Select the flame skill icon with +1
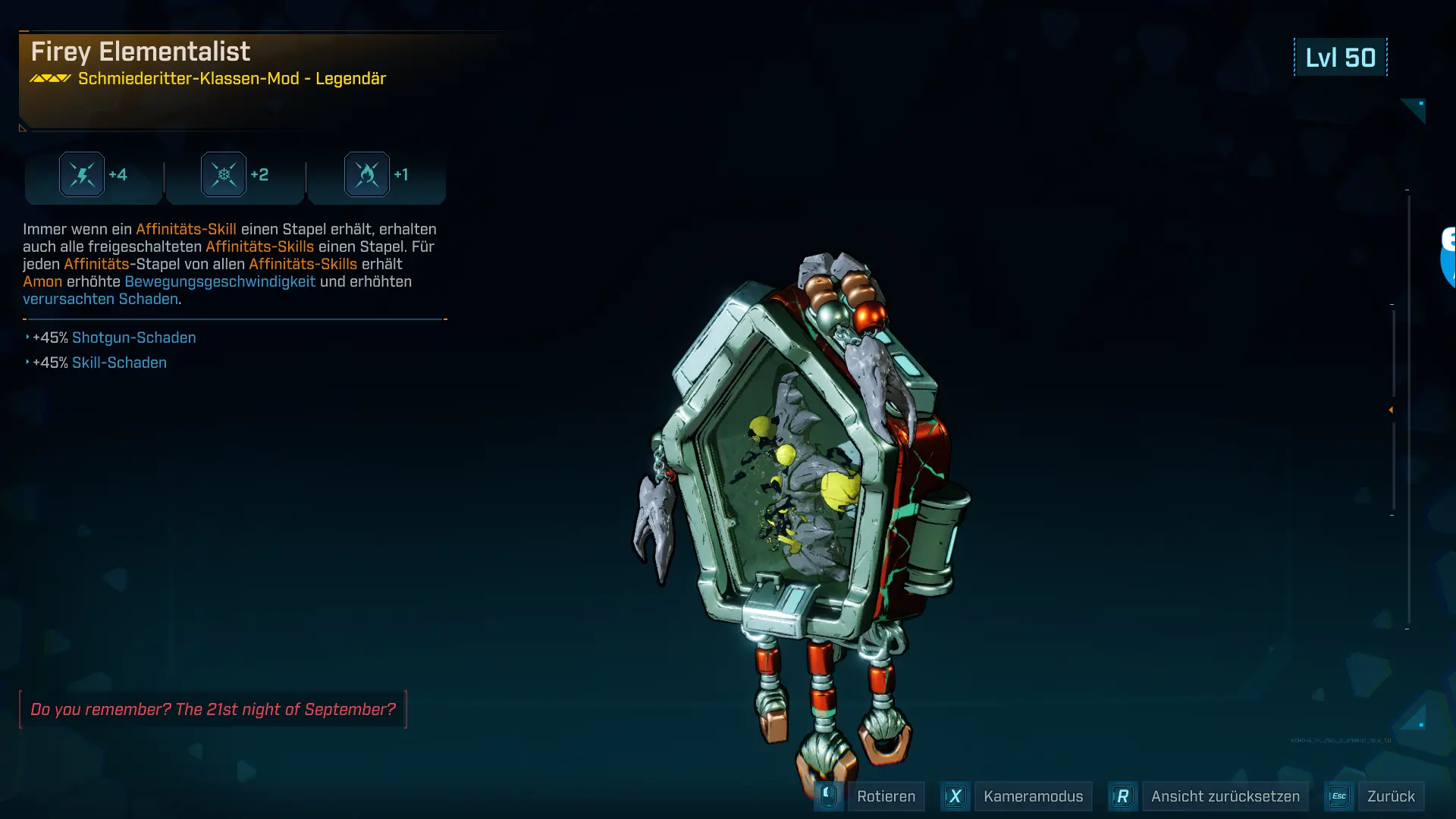1456x819 pixels. click(x=367, y=175)
